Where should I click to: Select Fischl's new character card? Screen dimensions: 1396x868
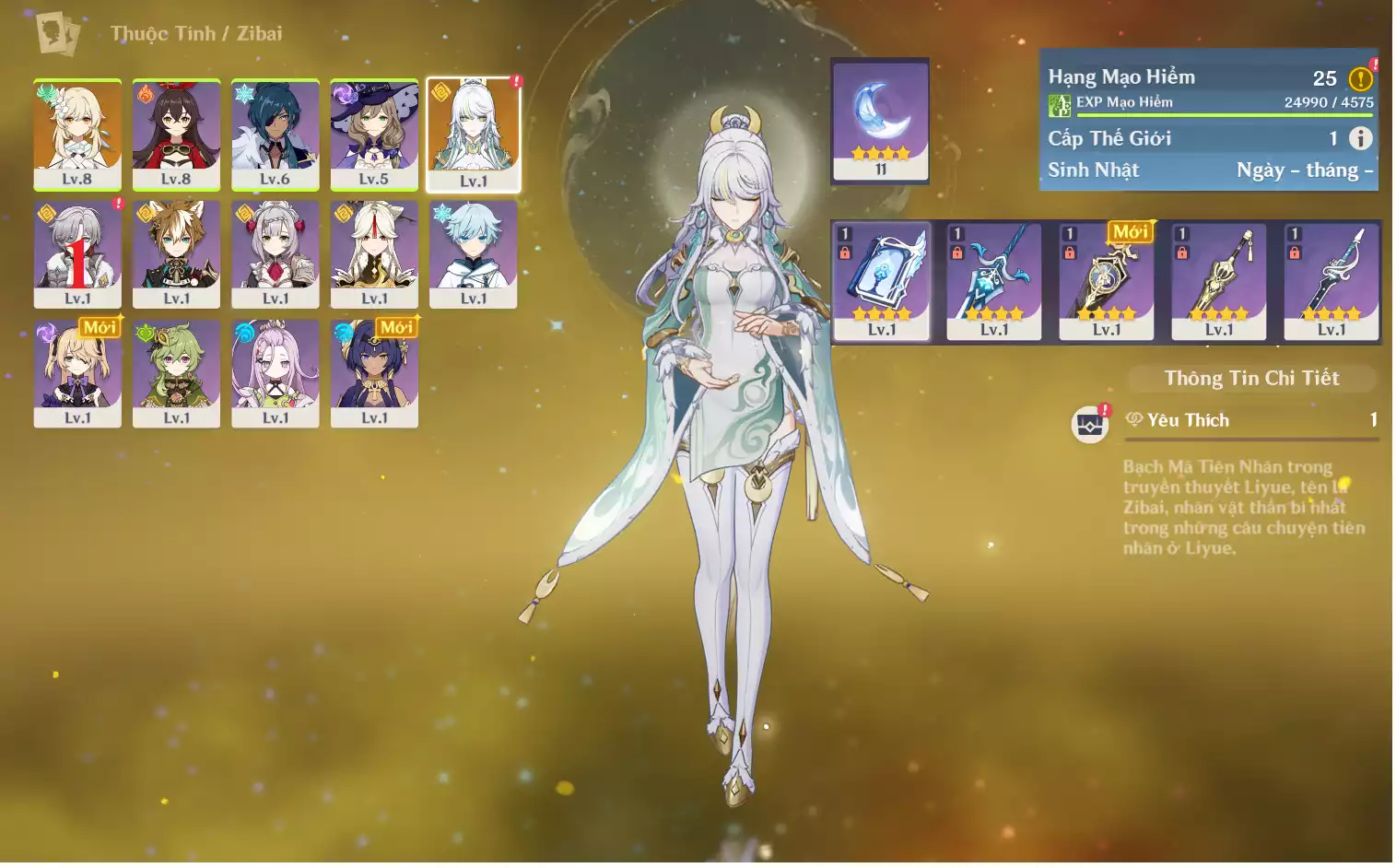pos(77,373)
